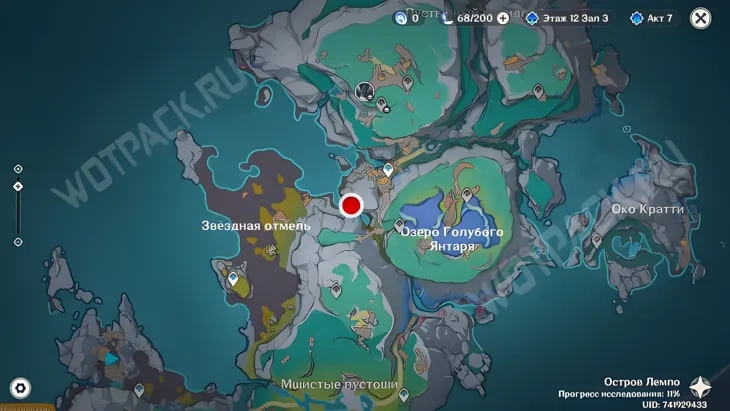Click the map zoom slider handle
The width and height of the screenshot is (730, 411).
[18, 187]
